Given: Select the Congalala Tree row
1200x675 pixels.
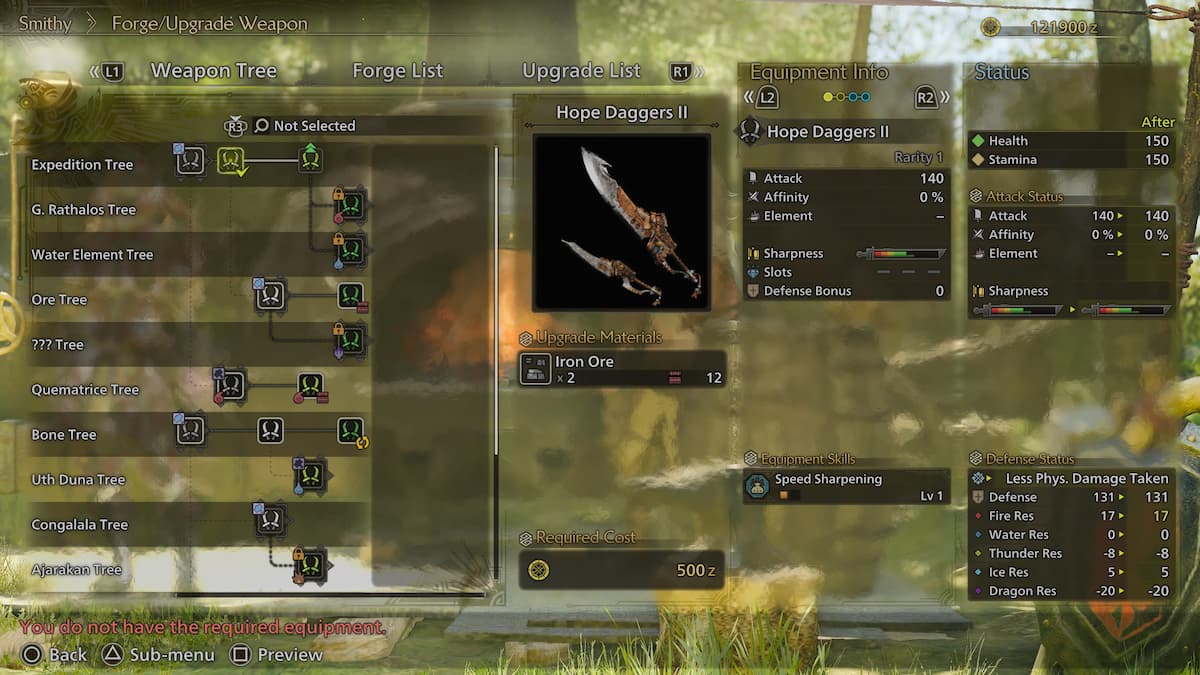Looking at the screenshot, I should 79,525.
